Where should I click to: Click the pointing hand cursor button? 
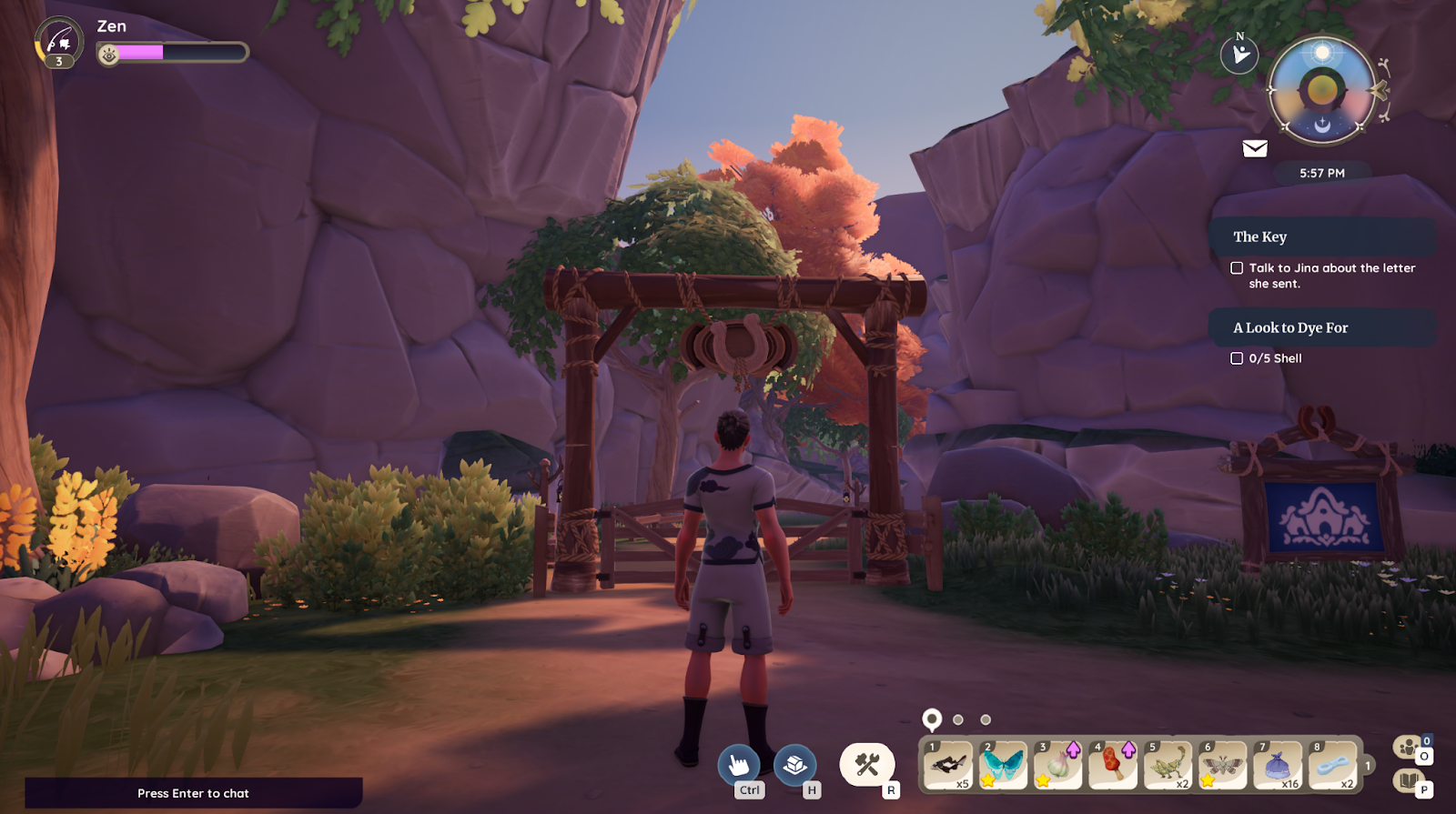(739, 764)
